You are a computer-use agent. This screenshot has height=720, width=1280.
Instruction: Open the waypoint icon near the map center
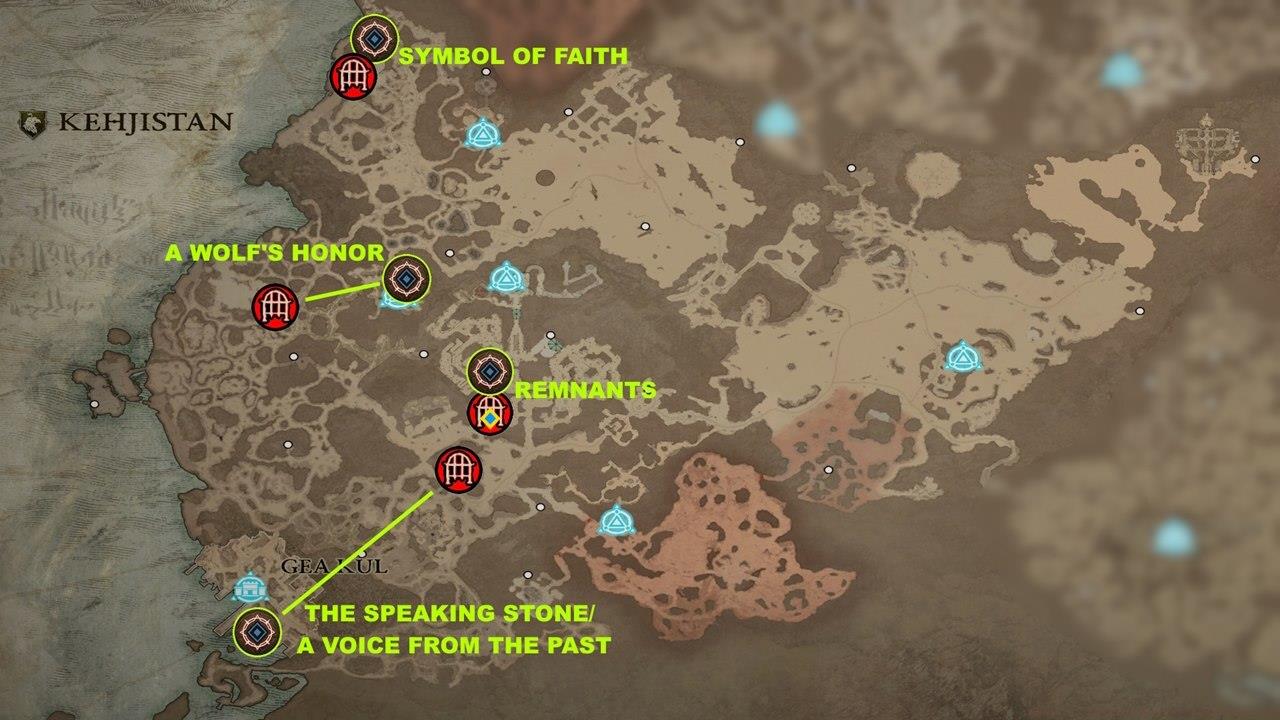(x=504, y=276)
